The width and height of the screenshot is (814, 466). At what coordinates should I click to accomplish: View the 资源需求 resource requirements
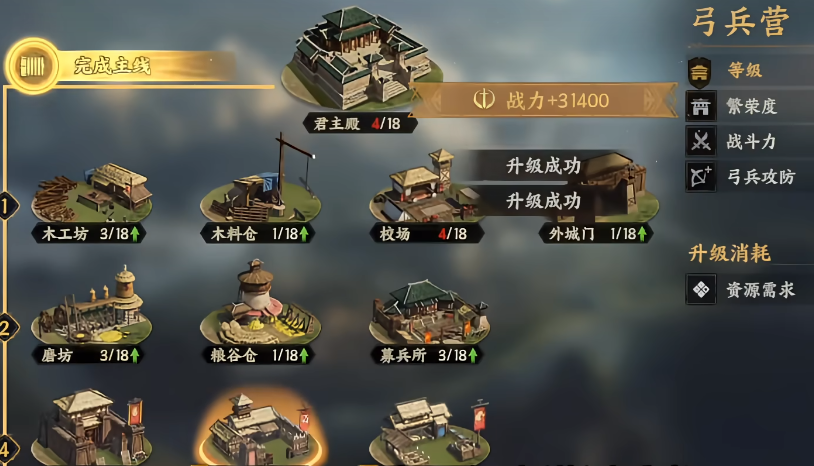758,290
